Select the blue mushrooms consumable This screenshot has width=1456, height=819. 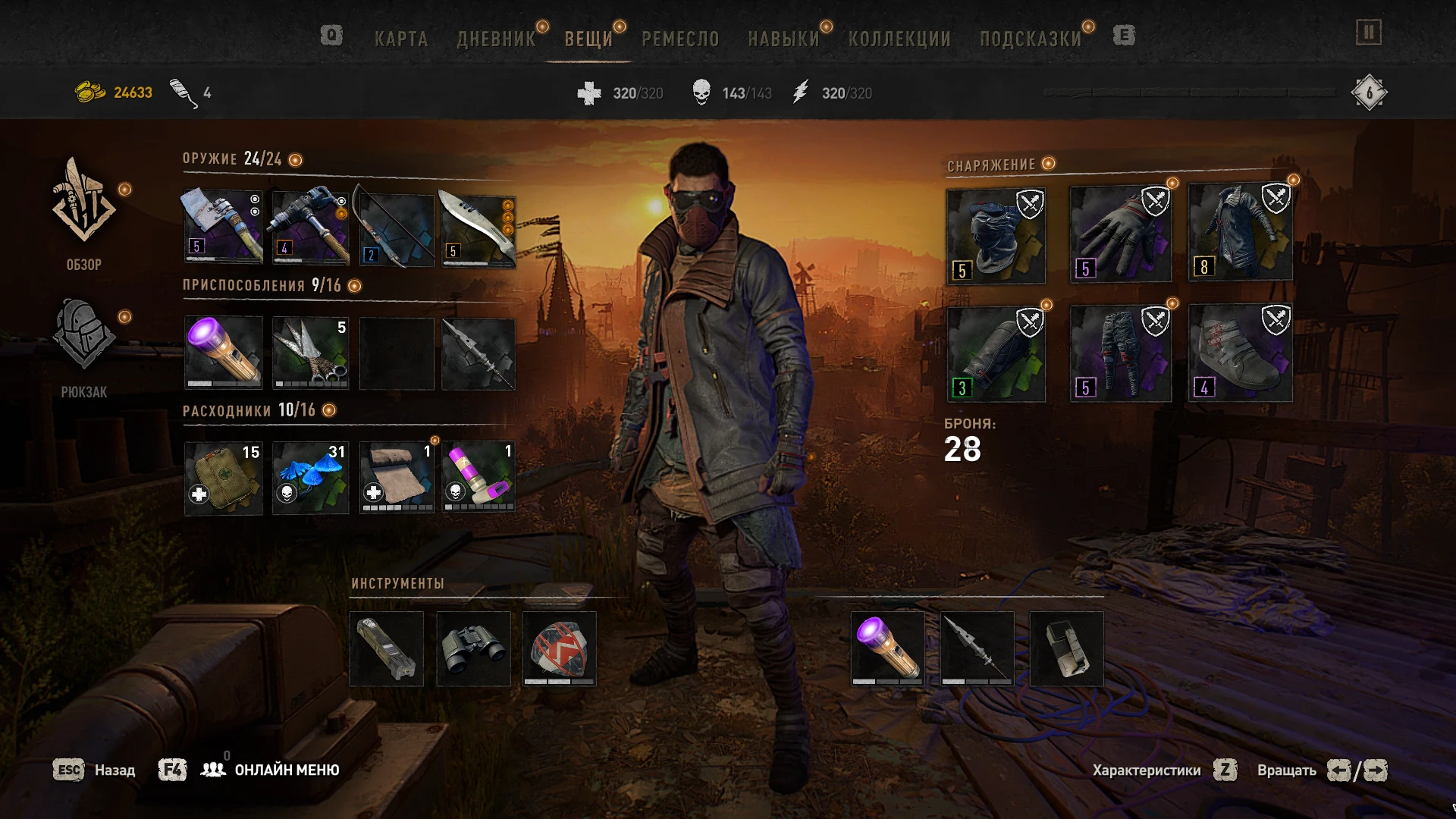(x=310, y=477)
